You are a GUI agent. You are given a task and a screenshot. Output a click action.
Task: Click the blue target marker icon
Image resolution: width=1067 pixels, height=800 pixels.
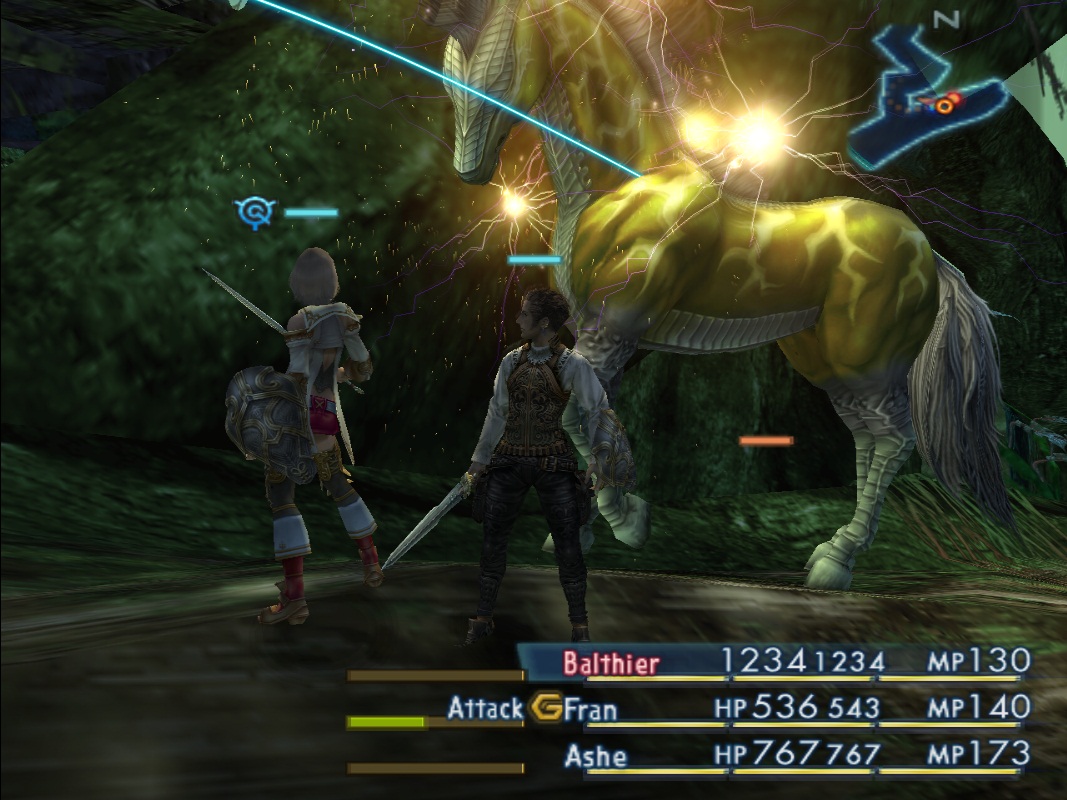tap(253, 212)
